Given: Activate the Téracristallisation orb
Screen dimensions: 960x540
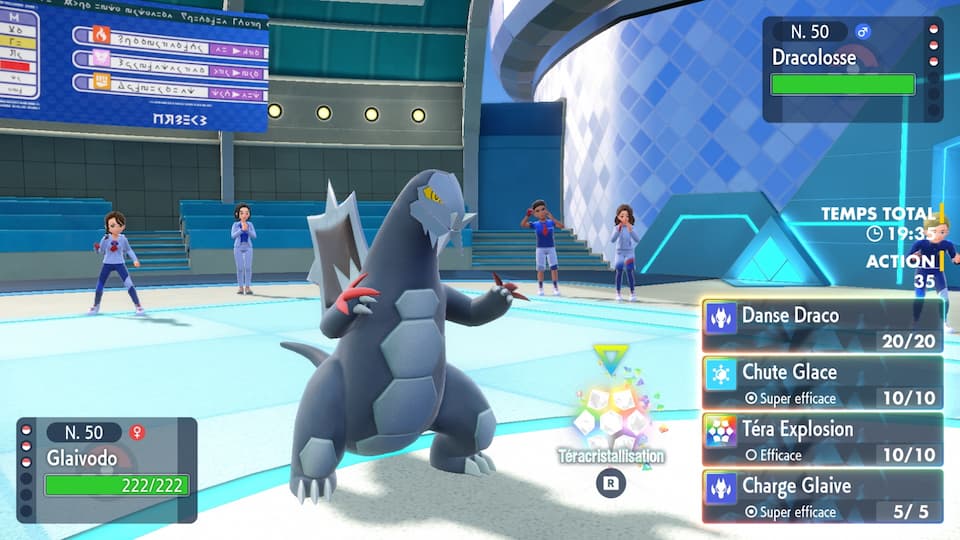Looking at the screenshot, I should (x=610, y=415).
